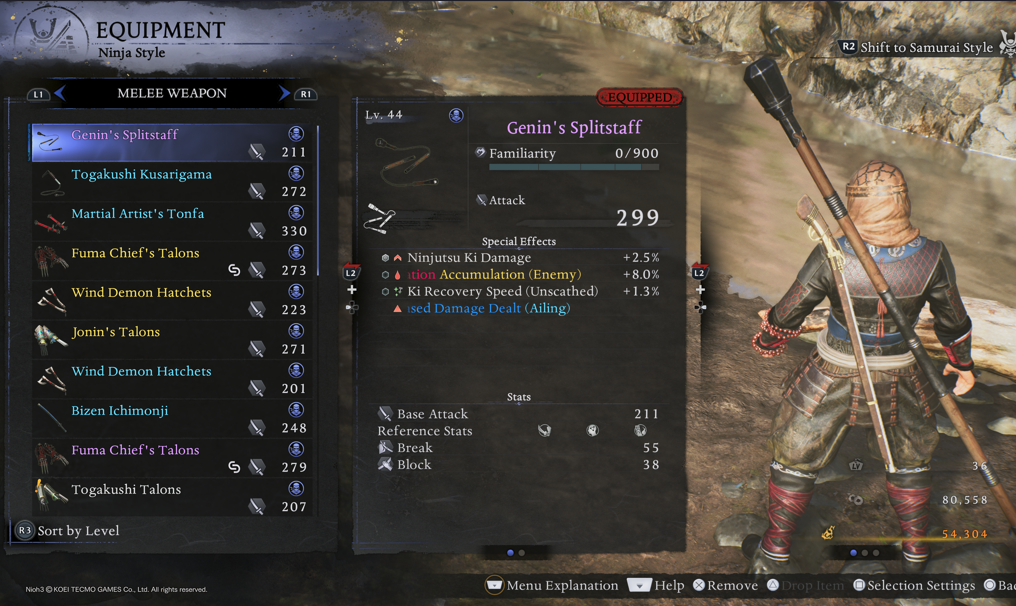The height and width of the screenshot is (606, 1016).
Task: Pick the Martial Artist's Tonfa entry
Action: (x=172, y=221)
